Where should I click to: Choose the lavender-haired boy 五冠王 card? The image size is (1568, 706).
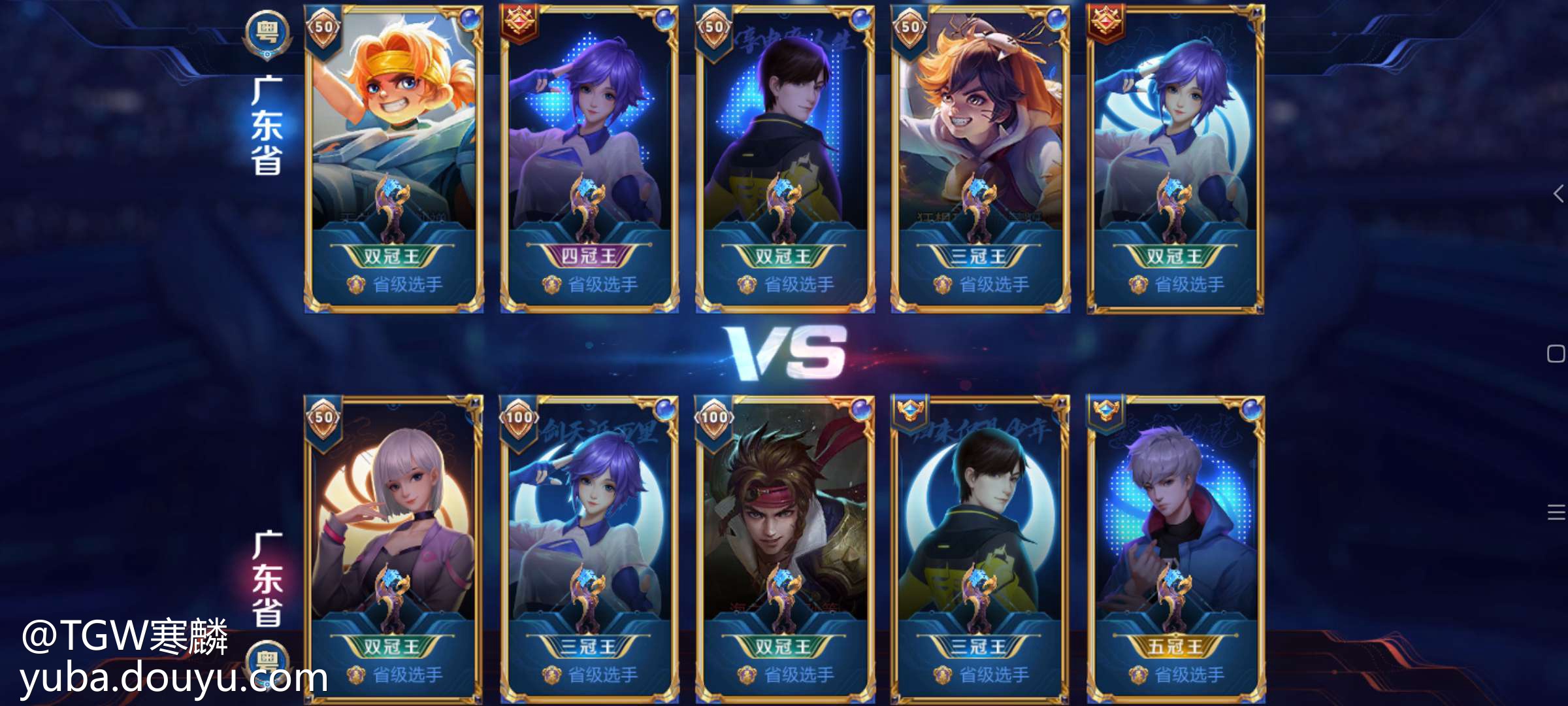[1175, 548]
